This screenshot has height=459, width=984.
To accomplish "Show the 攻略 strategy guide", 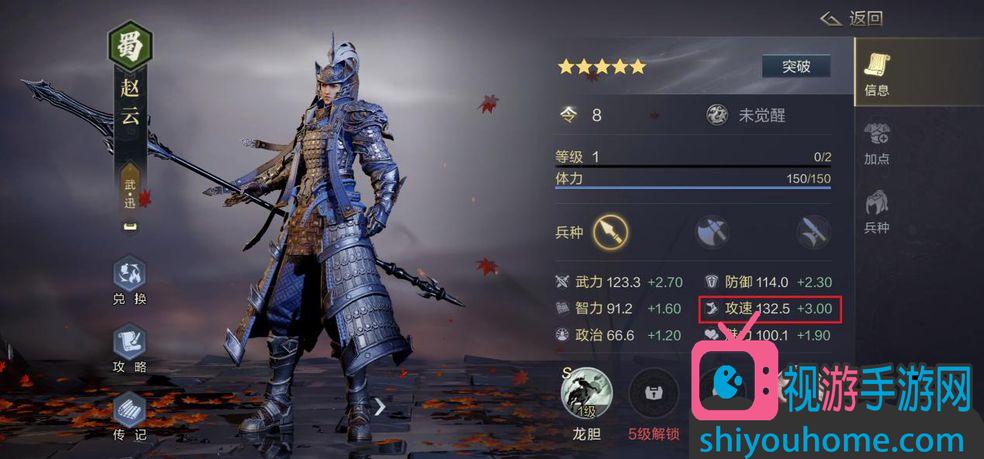I will 130,347.
